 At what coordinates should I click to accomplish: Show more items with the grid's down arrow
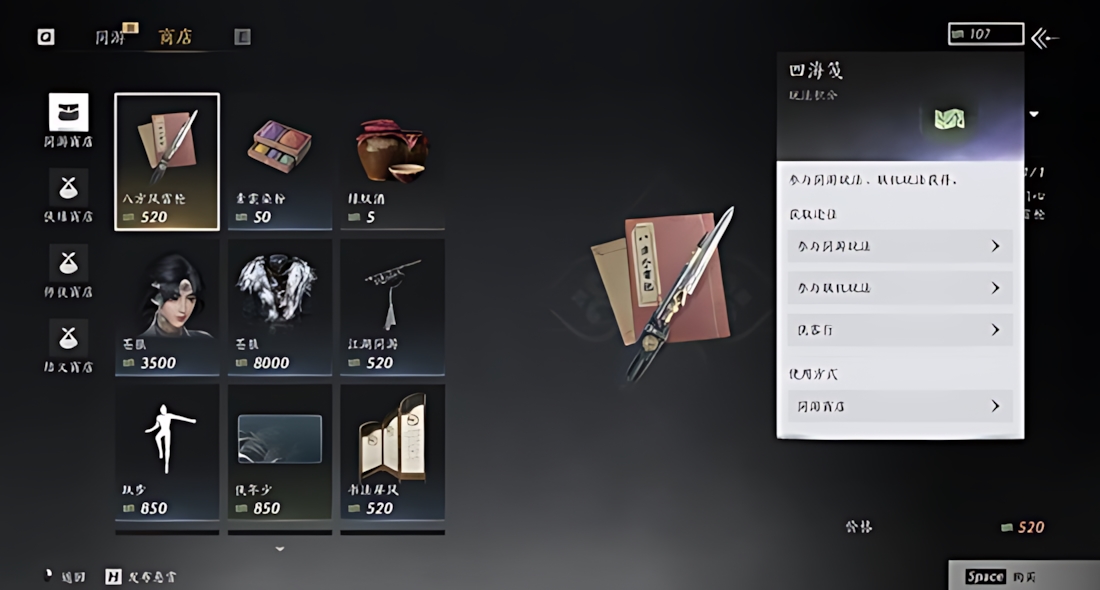(280, 549)
